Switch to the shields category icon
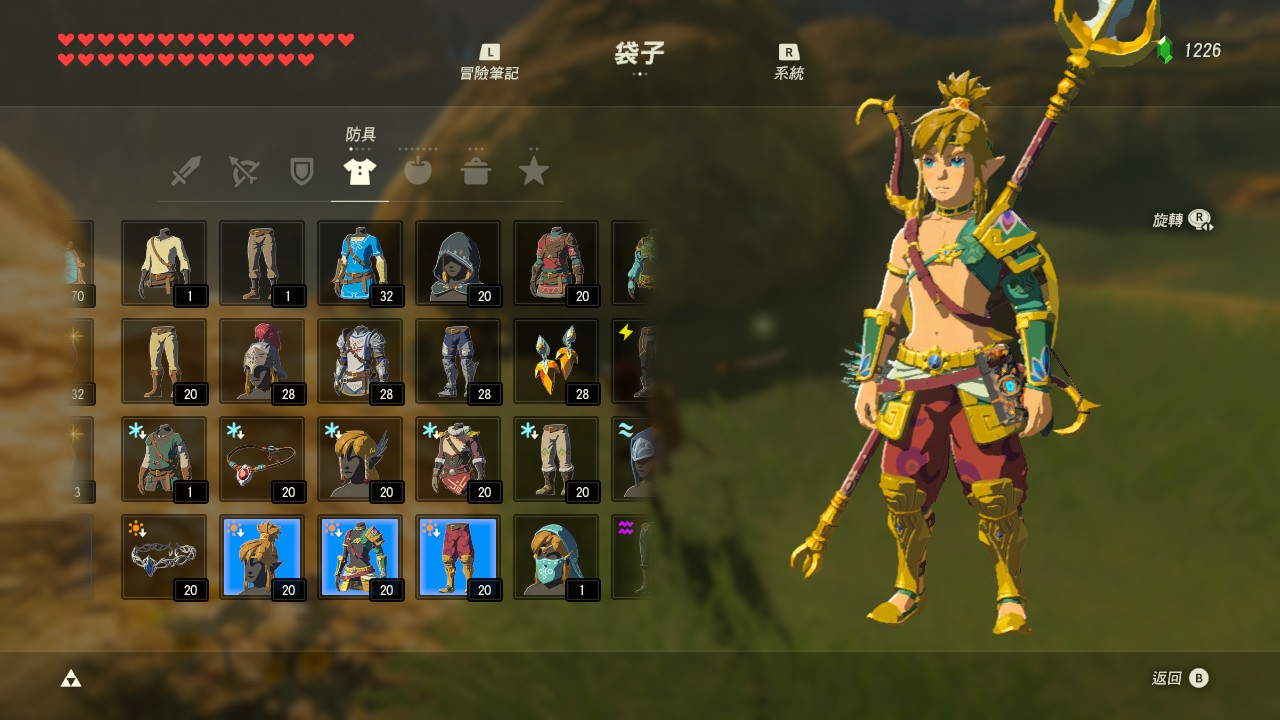Image resolution: width=1280 pixels, height=720 pixels. coord(301,170)
